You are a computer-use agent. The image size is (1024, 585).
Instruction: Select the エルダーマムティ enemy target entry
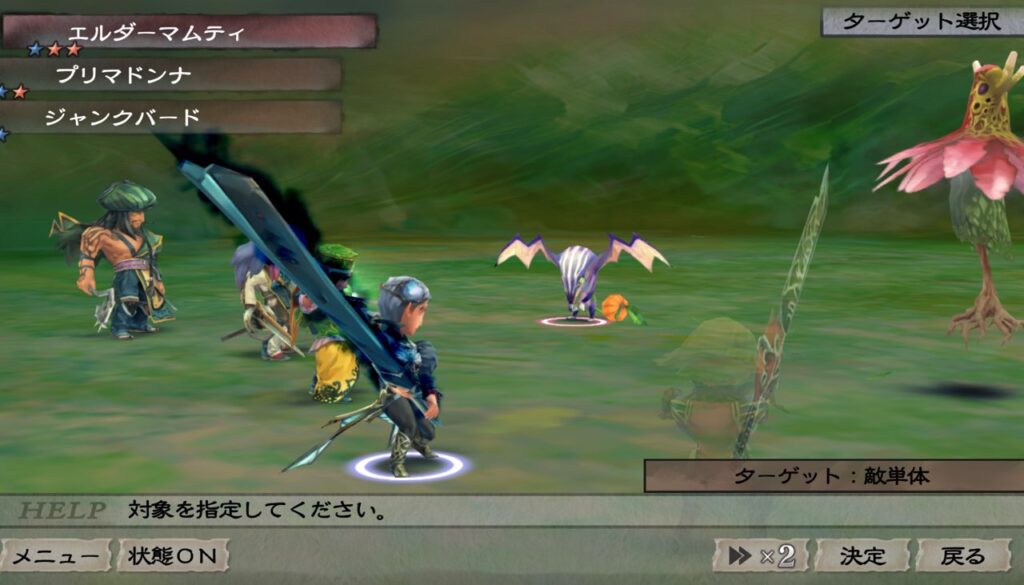[188, 31]
